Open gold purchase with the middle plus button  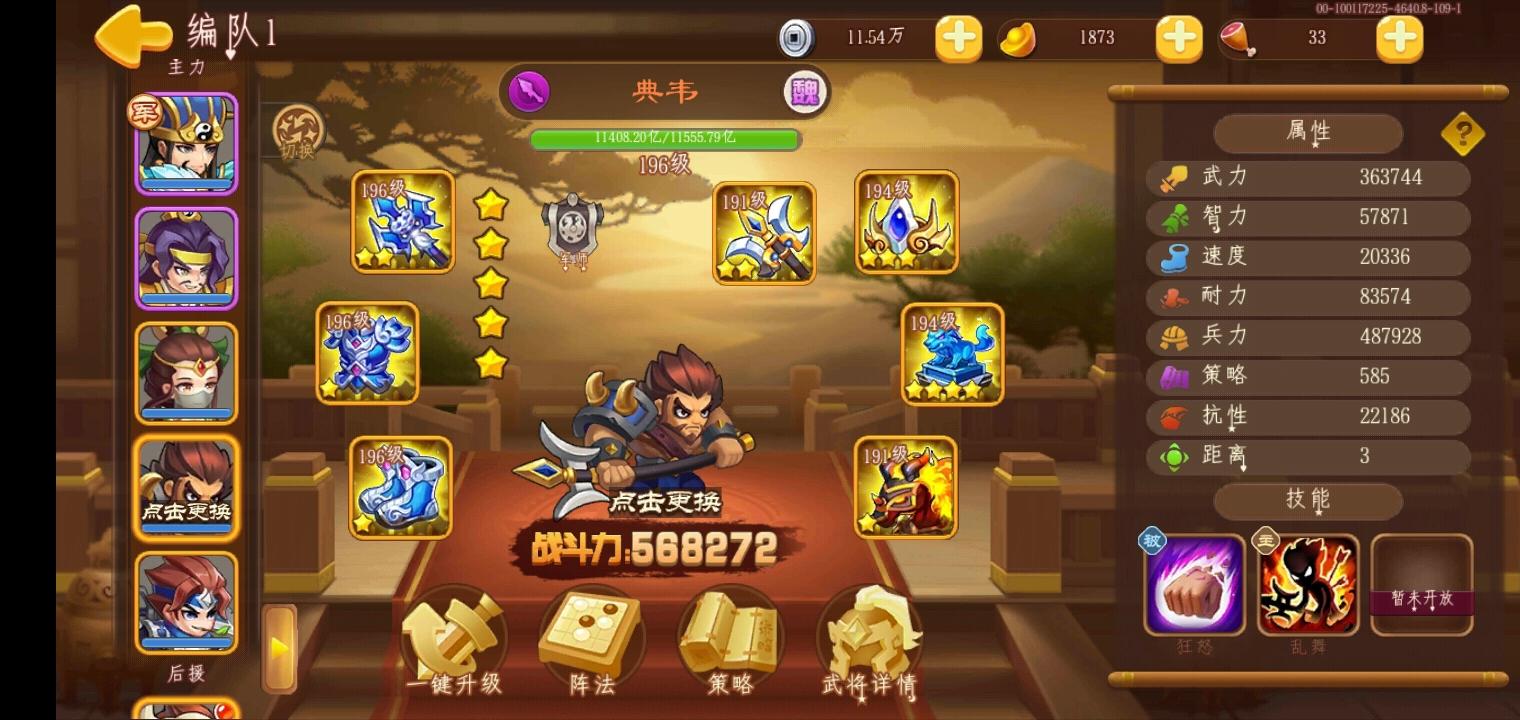point(1177,40)
